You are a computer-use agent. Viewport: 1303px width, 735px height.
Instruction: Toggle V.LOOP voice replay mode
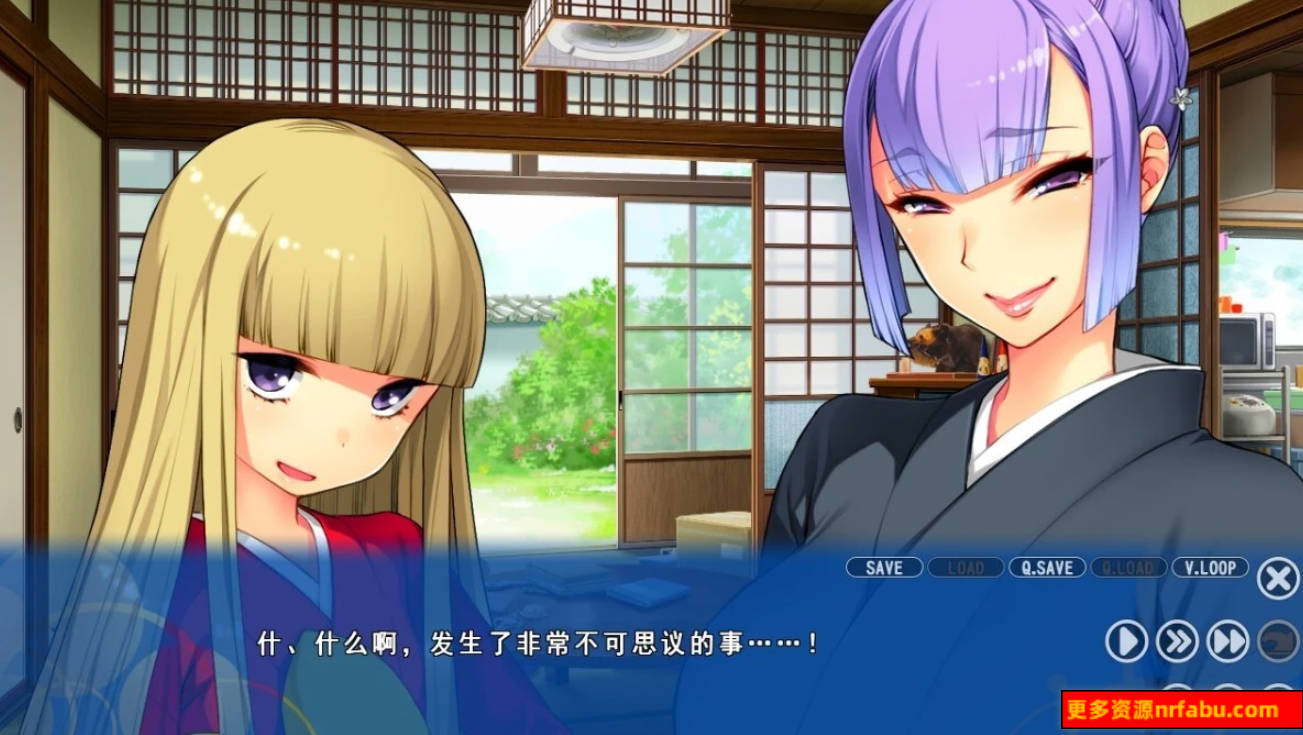coord(1208,567)
